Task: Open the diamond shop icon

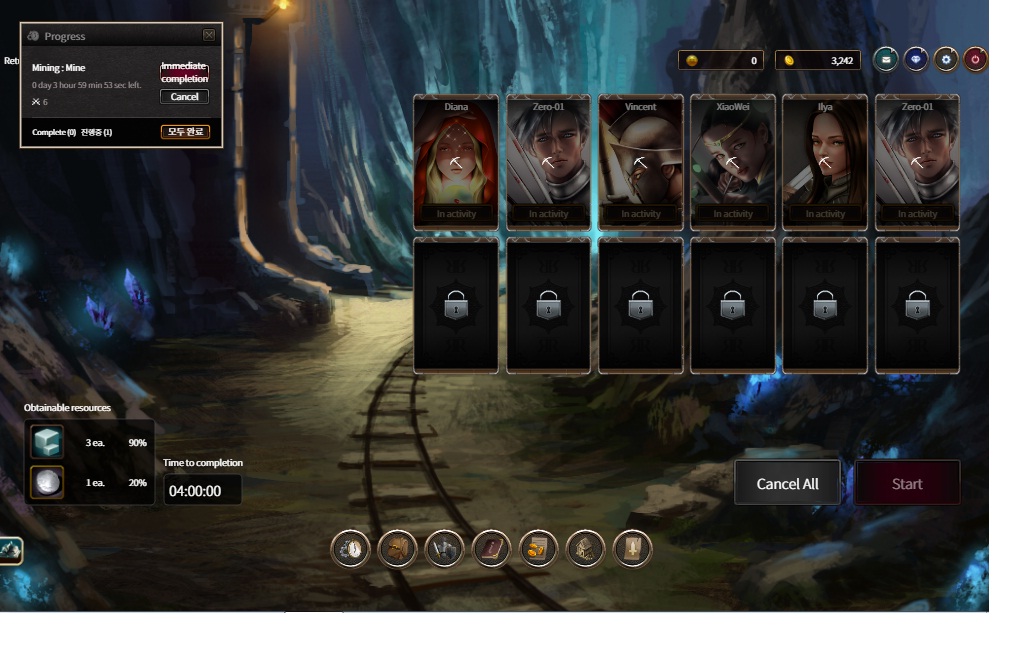Action: (916, 60)
